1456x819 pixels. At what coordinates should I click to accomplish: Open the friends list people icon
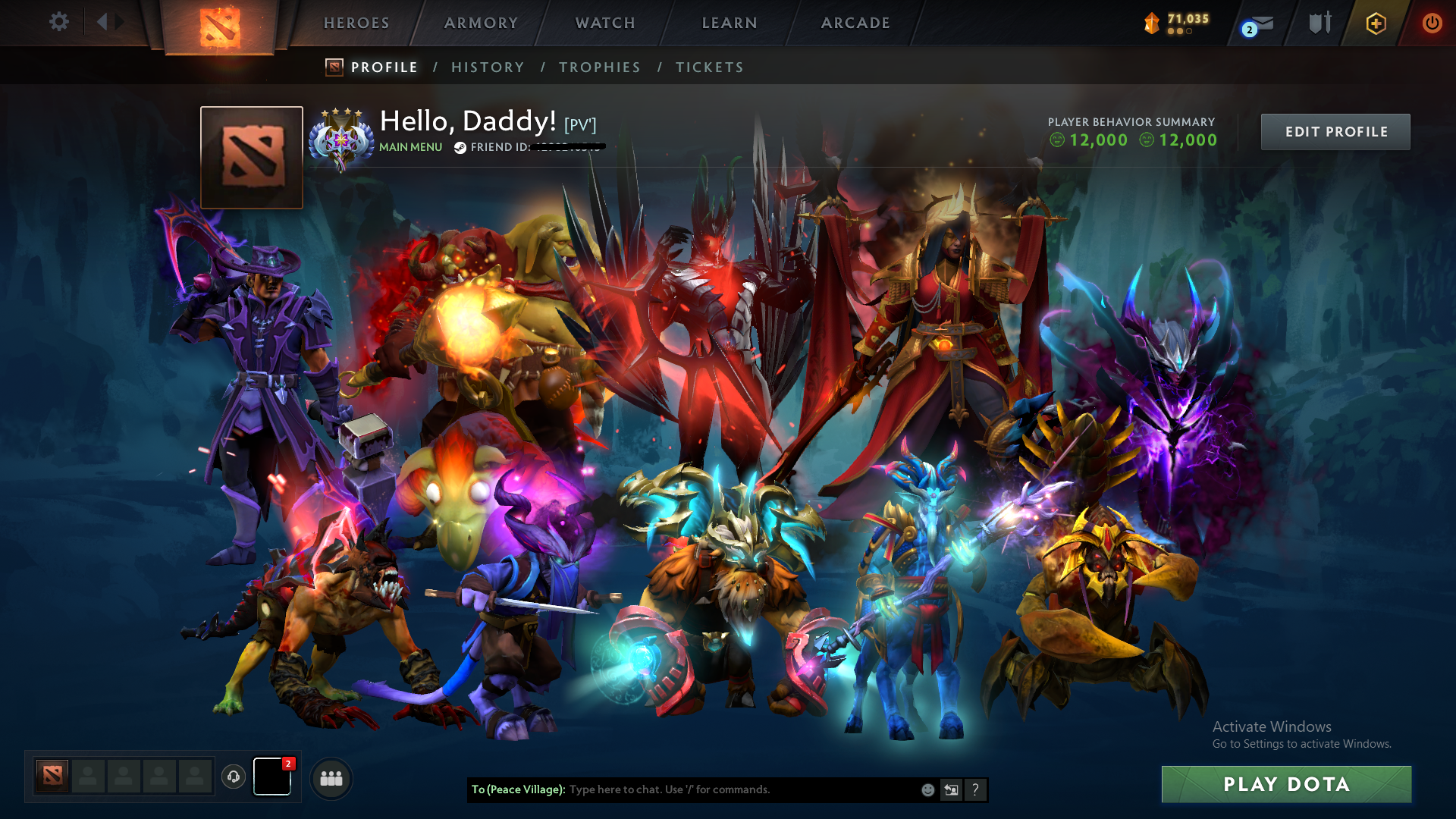(x=331, y=777)
